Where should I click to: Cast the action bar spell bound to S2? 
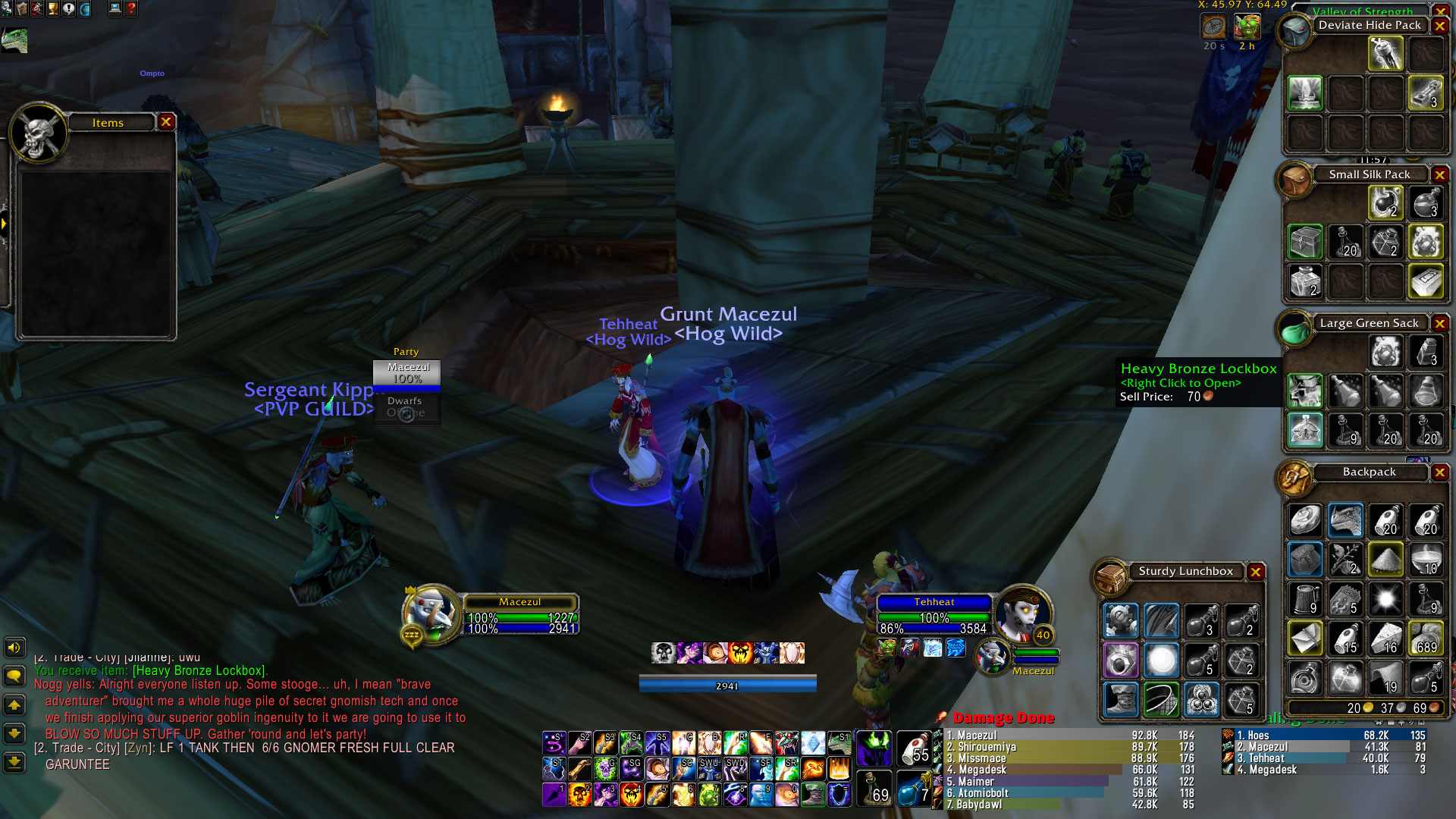point(580,744)
